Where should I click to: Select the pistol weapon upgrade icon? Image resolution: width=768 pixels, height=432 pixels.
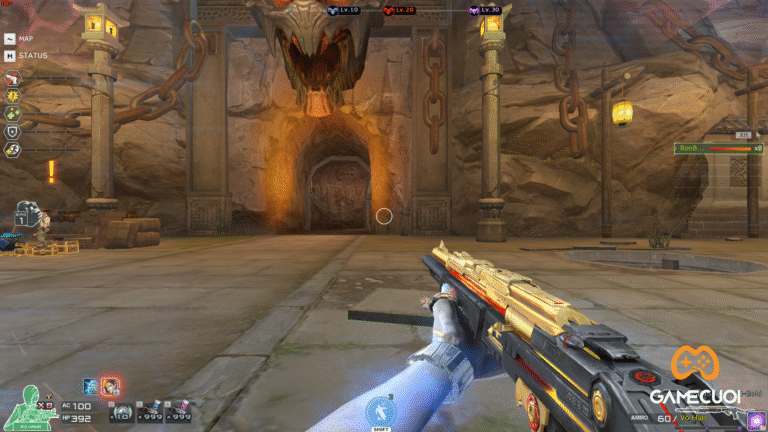pos(12,77)
